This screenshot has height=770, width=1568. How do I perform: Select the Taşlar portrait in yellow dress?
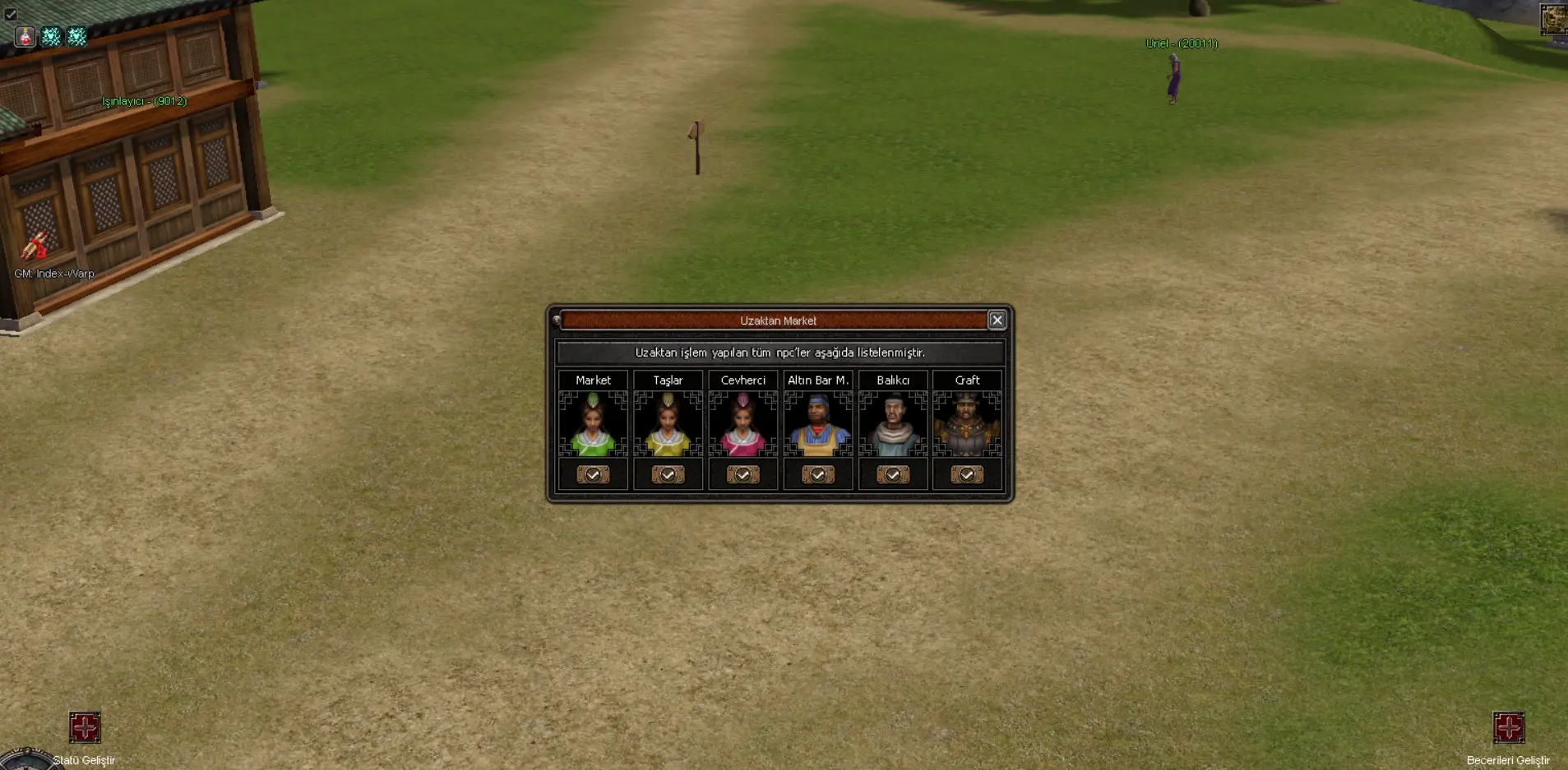pyautogui.click(x=668, y=424)
